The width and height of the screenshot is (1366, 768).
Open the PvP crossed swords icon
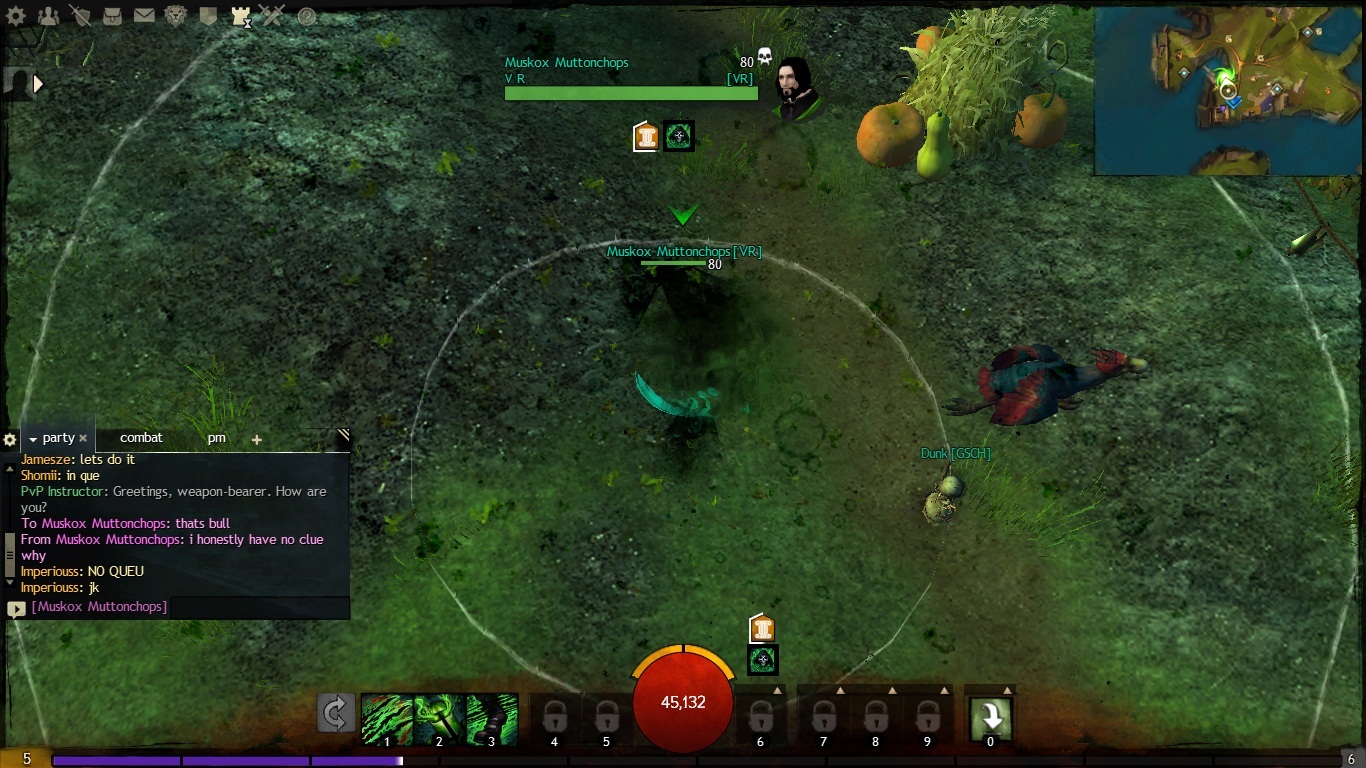(272, 16)
